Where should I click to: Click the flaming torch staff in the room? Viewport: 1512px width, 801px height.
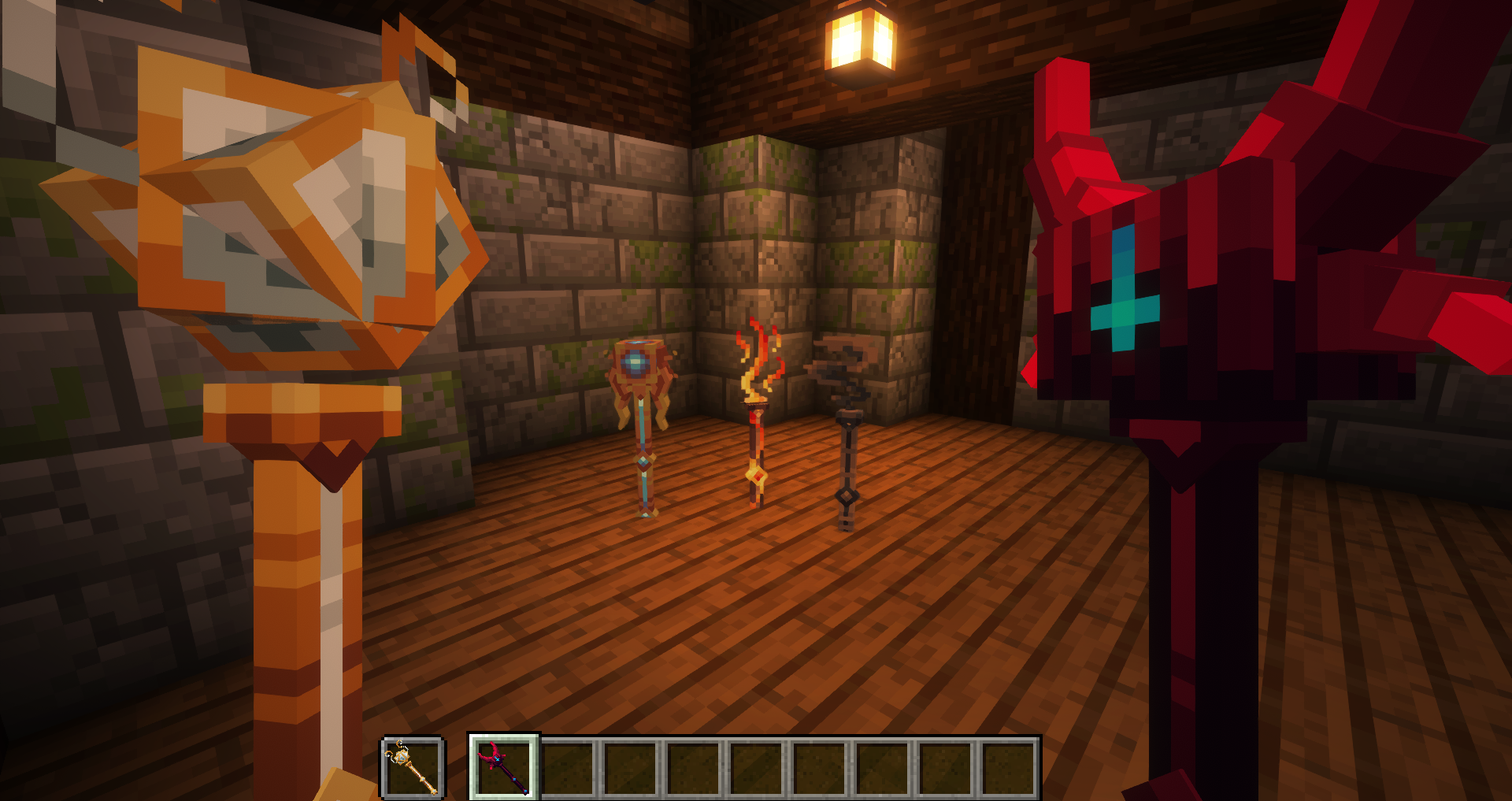coord(754,417)
